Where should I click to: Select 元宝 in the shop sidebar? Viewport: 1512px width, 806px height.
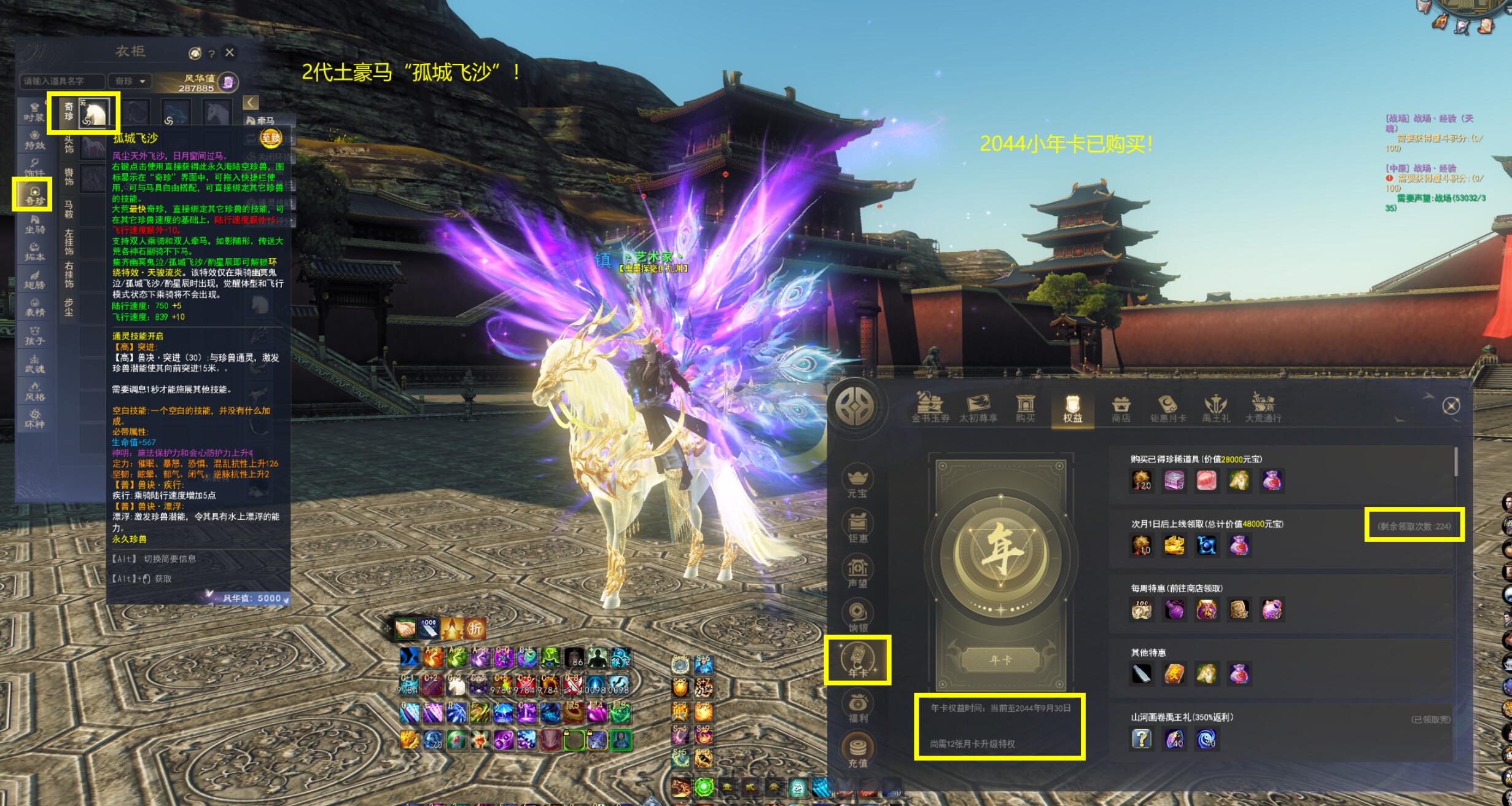pos(857,482)
